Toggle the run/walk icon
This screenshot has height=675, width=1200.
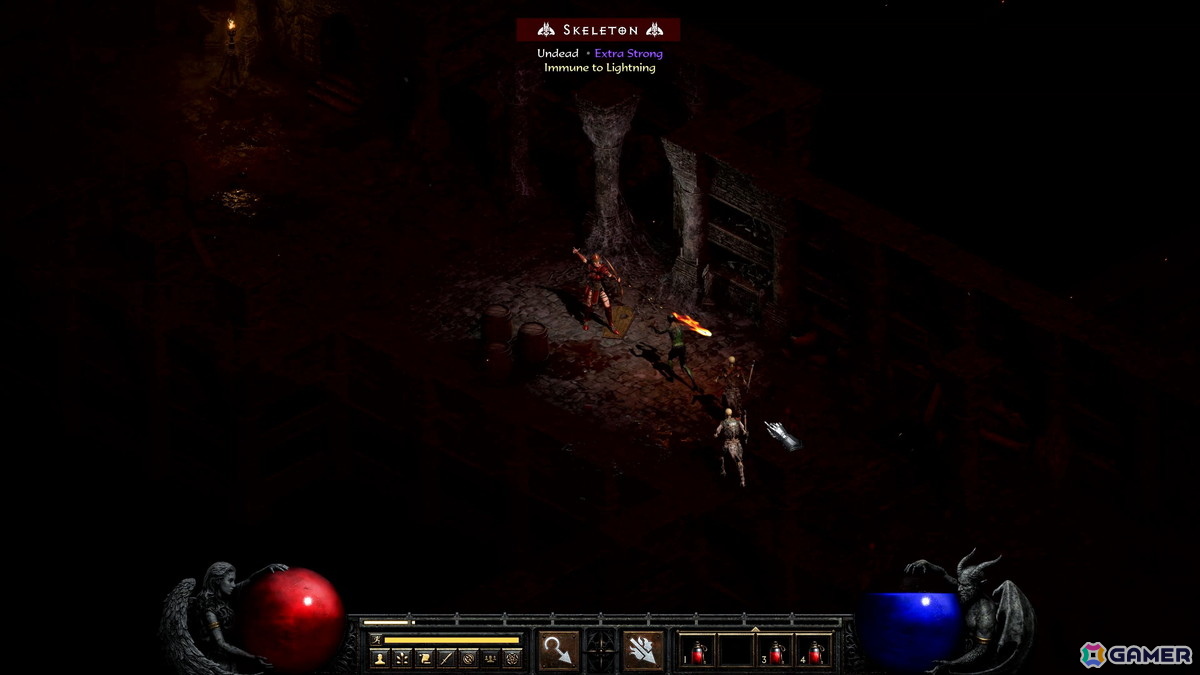click(x=376, y=639)
